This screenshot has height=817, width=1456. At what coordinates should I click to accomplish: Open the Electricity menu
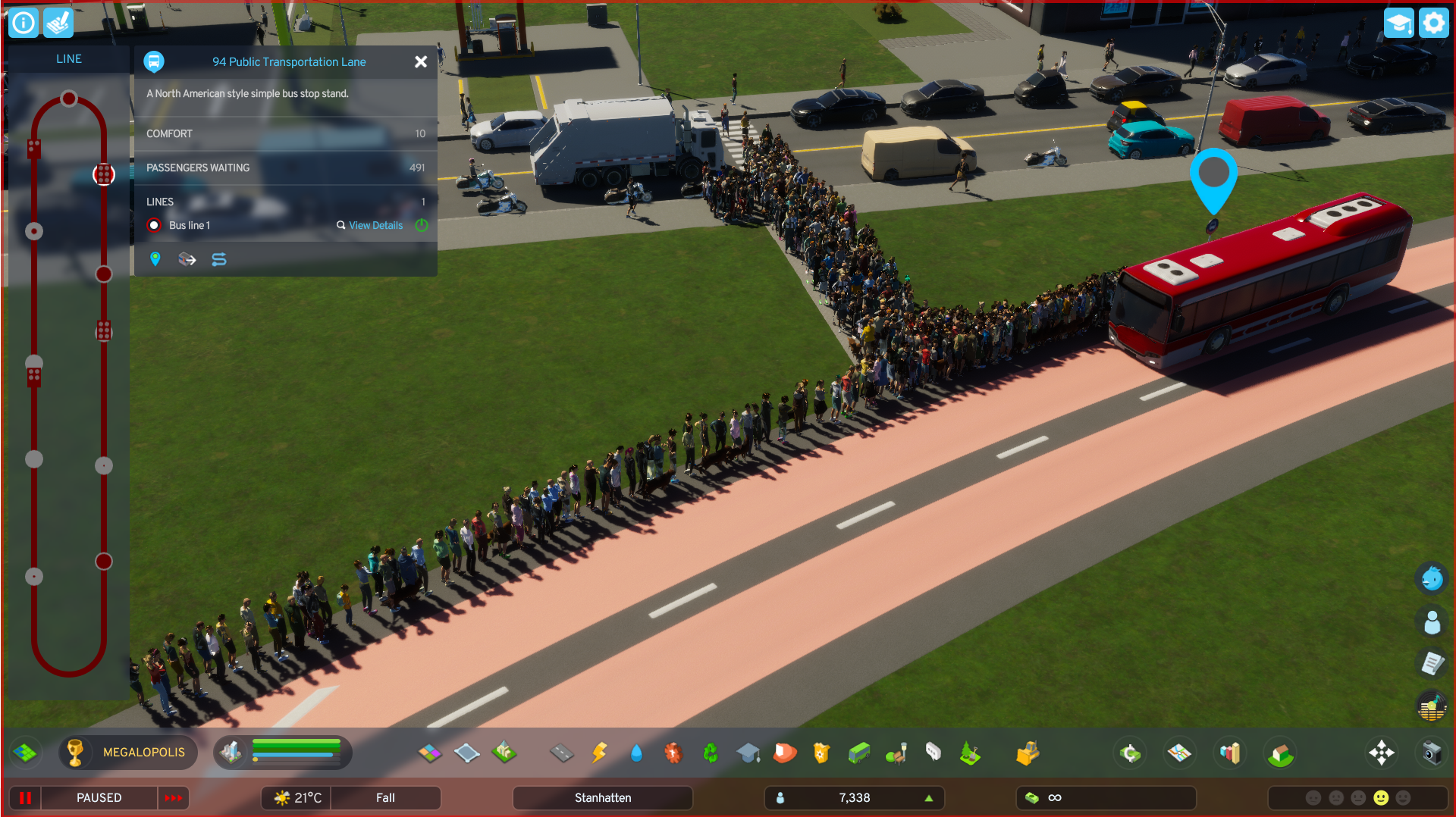click(x=599, y=753)
